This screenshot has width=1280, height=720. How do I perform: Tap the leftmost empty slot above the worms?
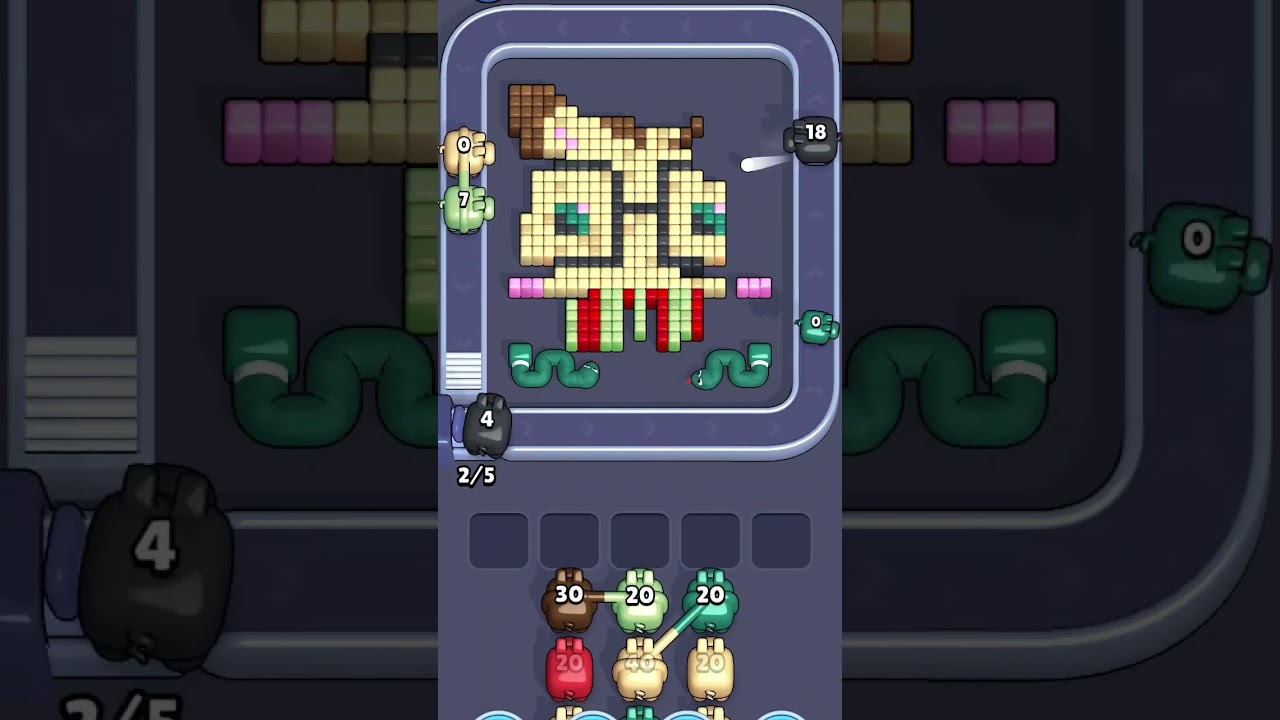[497, 538]
